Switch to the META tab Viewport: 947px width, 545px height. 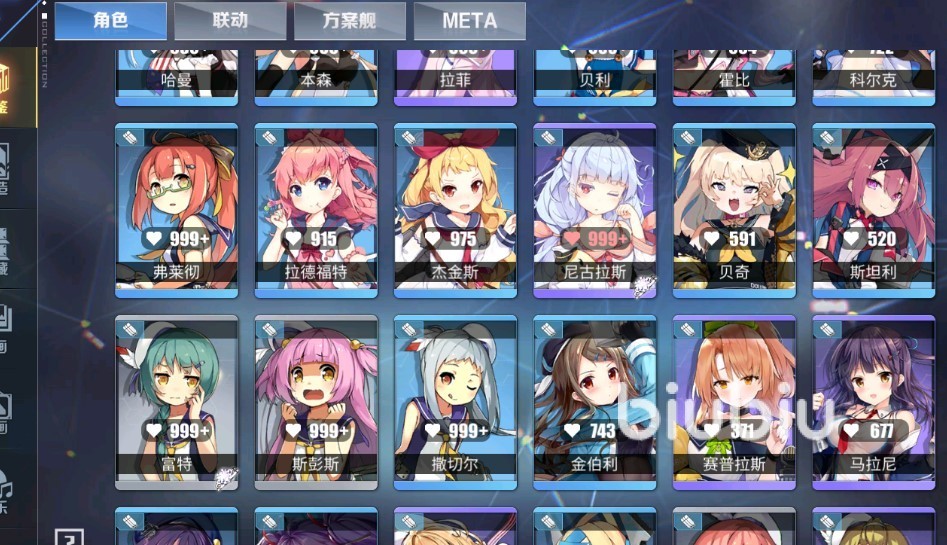pyautogui.click(x=469, y=21)
